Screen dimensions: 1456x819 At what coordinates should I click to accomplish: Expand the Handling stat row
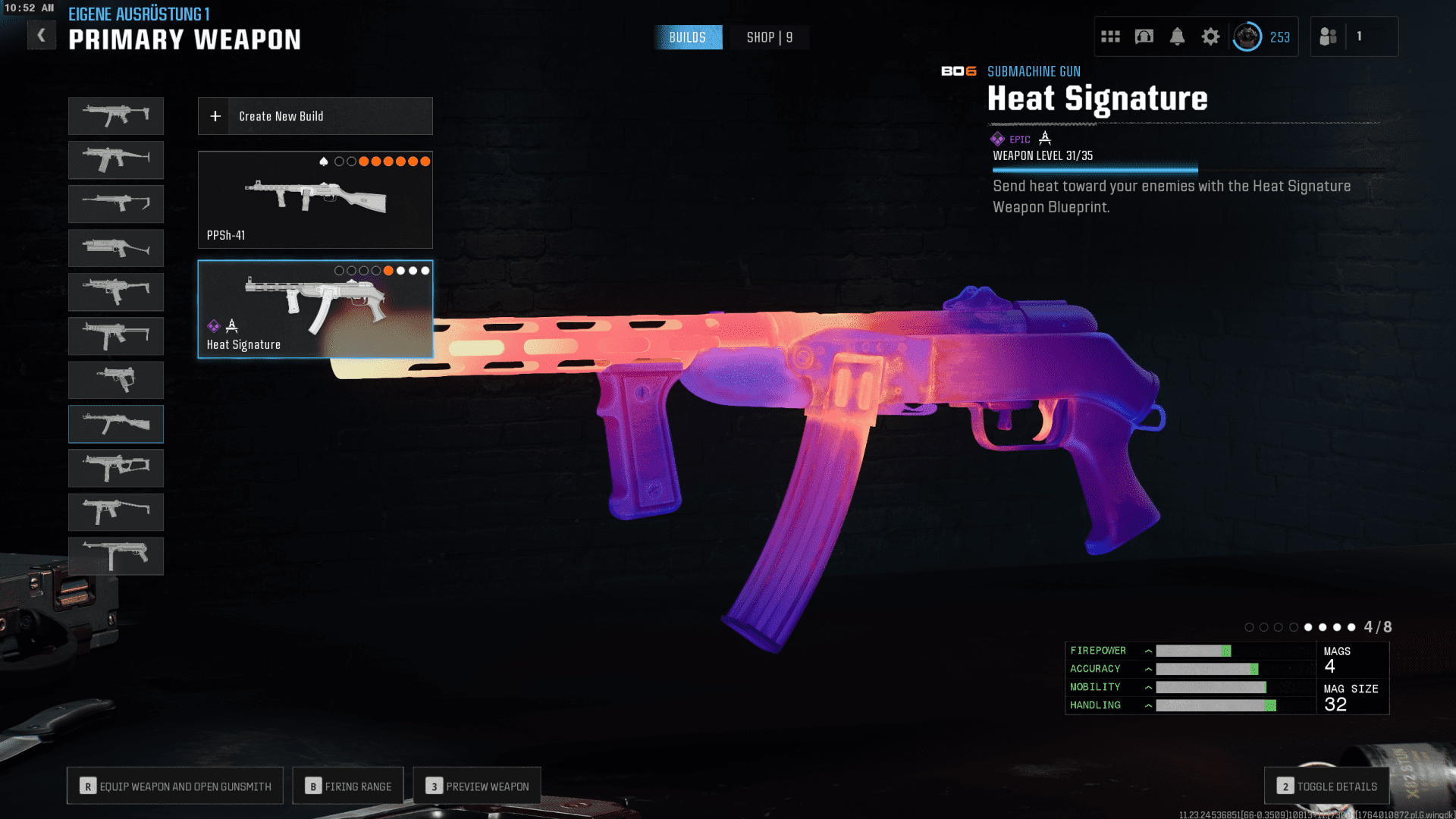1148,705
